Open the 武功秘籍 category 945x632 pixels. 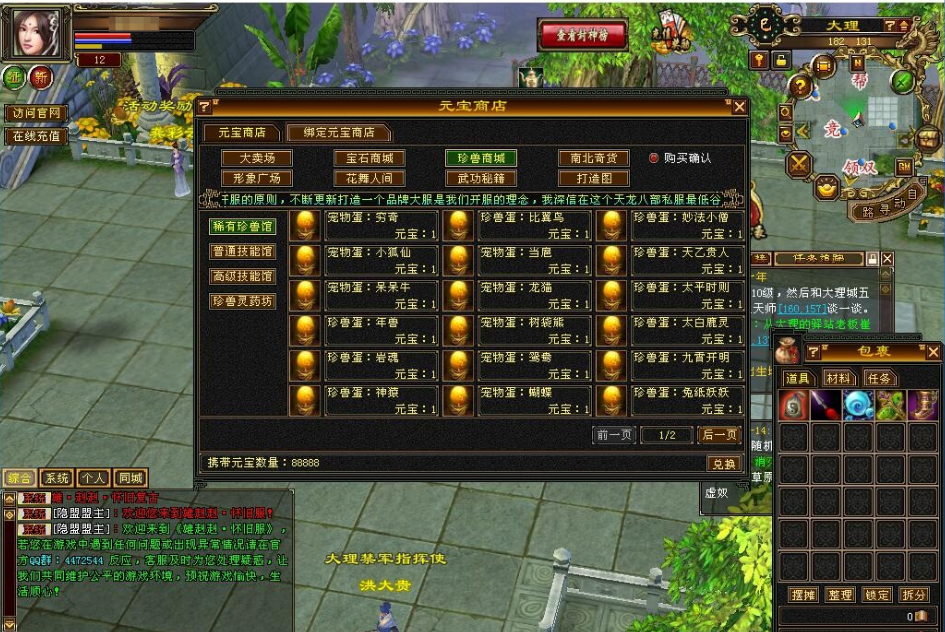point(481,178)
